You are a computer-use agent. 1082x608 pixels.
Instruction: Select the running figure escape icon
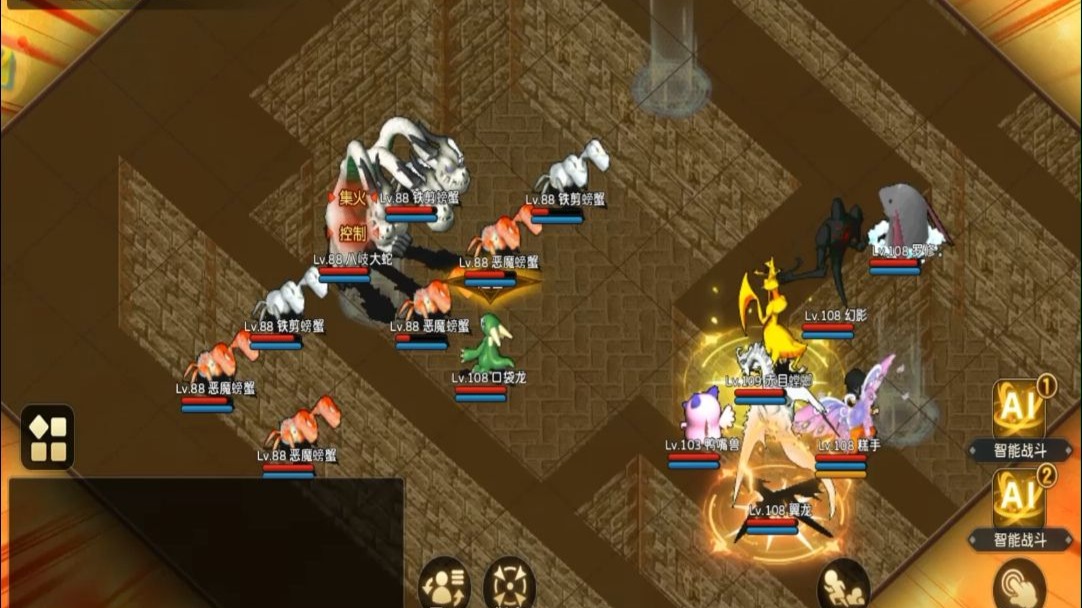pyautogui.click(x=843, y=584)
